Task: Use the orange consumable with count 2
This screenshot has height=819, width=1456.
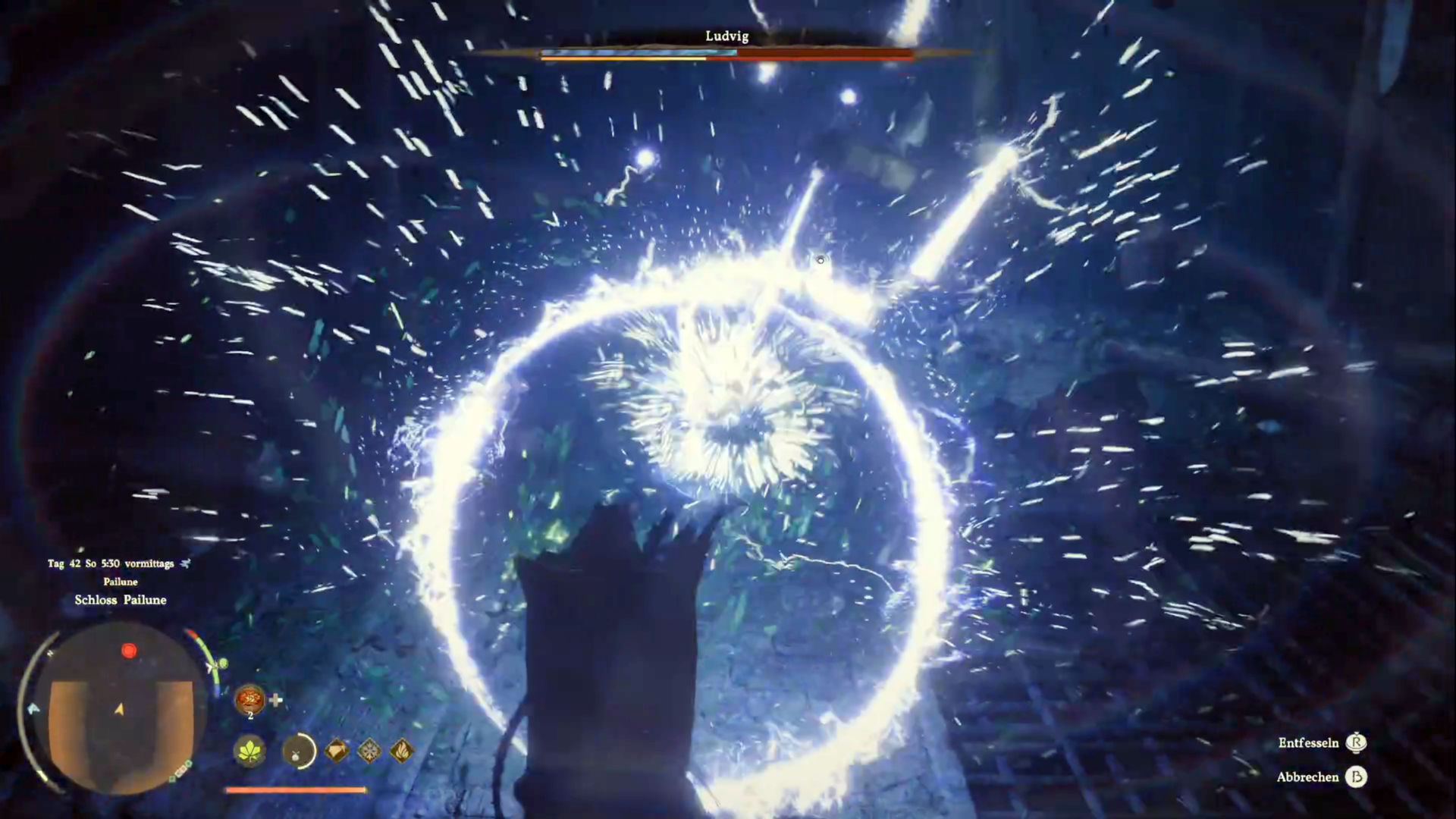Action: pos(249,699)
